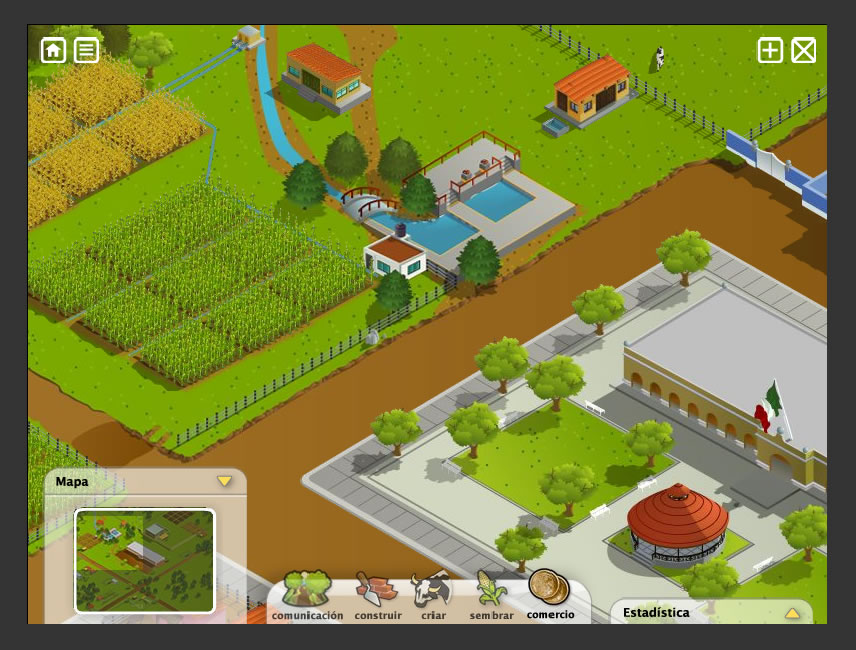
Task: Select the construir tool
Action: click(x=378, y=596)
